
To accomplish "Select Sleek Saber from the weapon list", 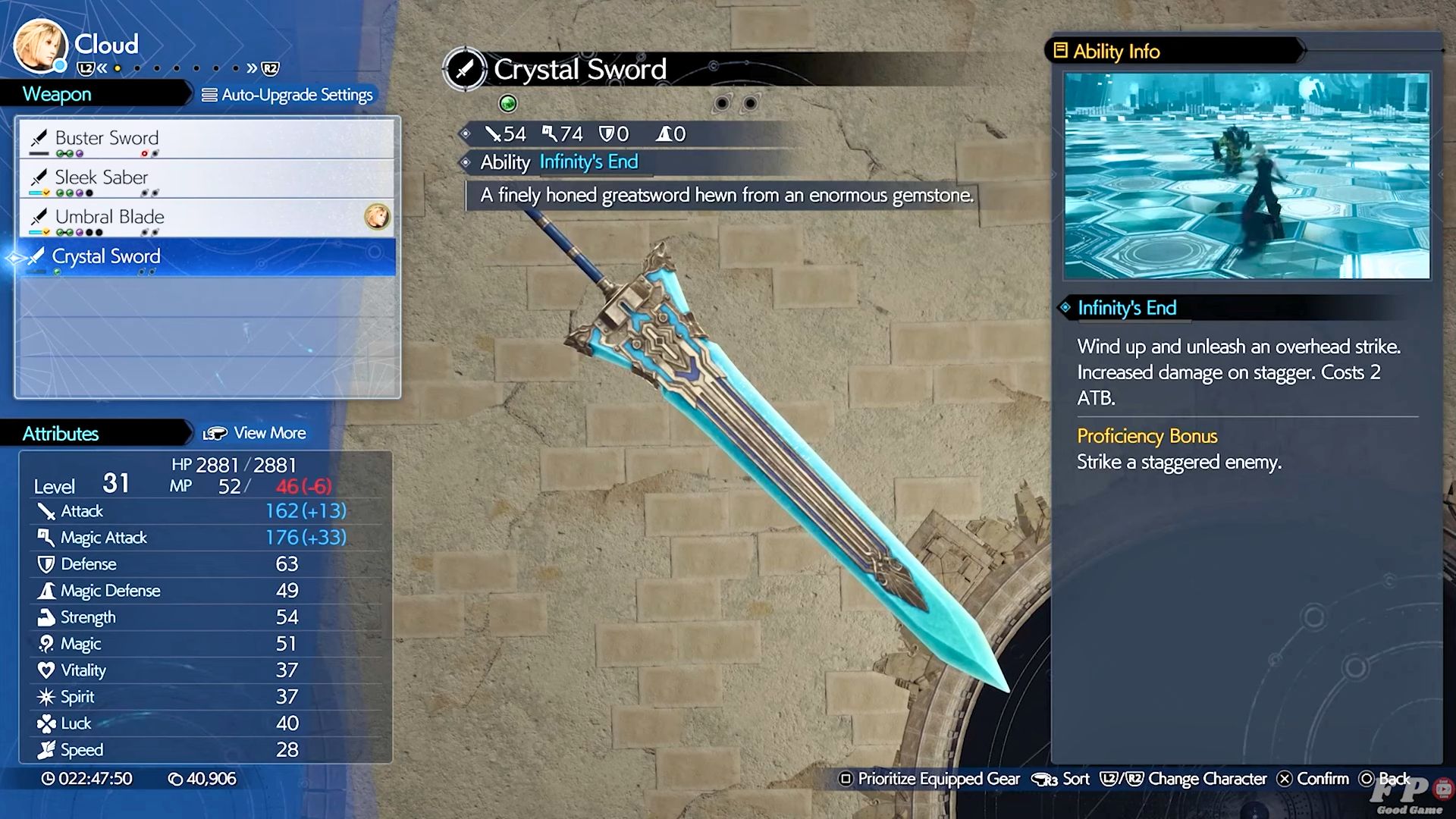I will (x=100, y=177).
